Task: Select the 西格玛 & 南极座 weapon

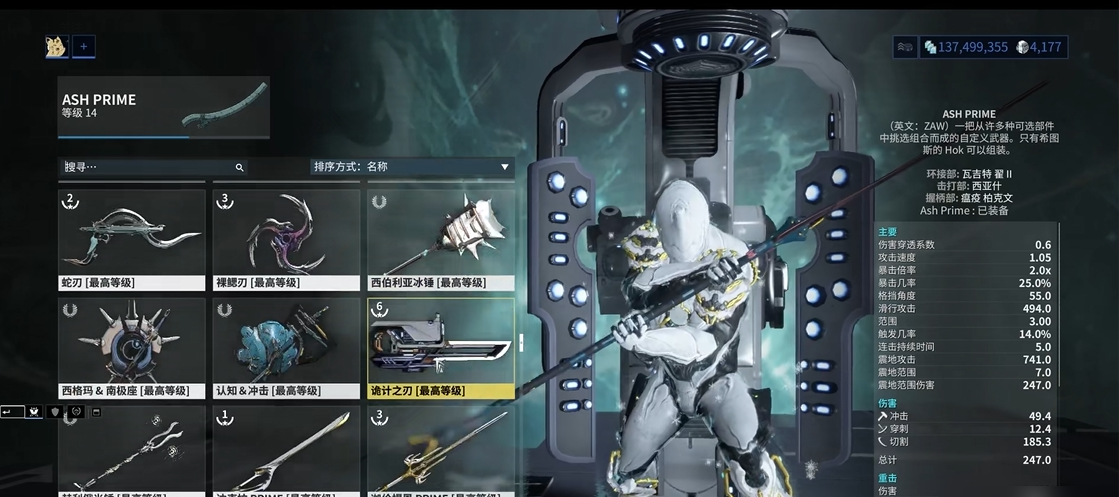Action: point(132,347)
